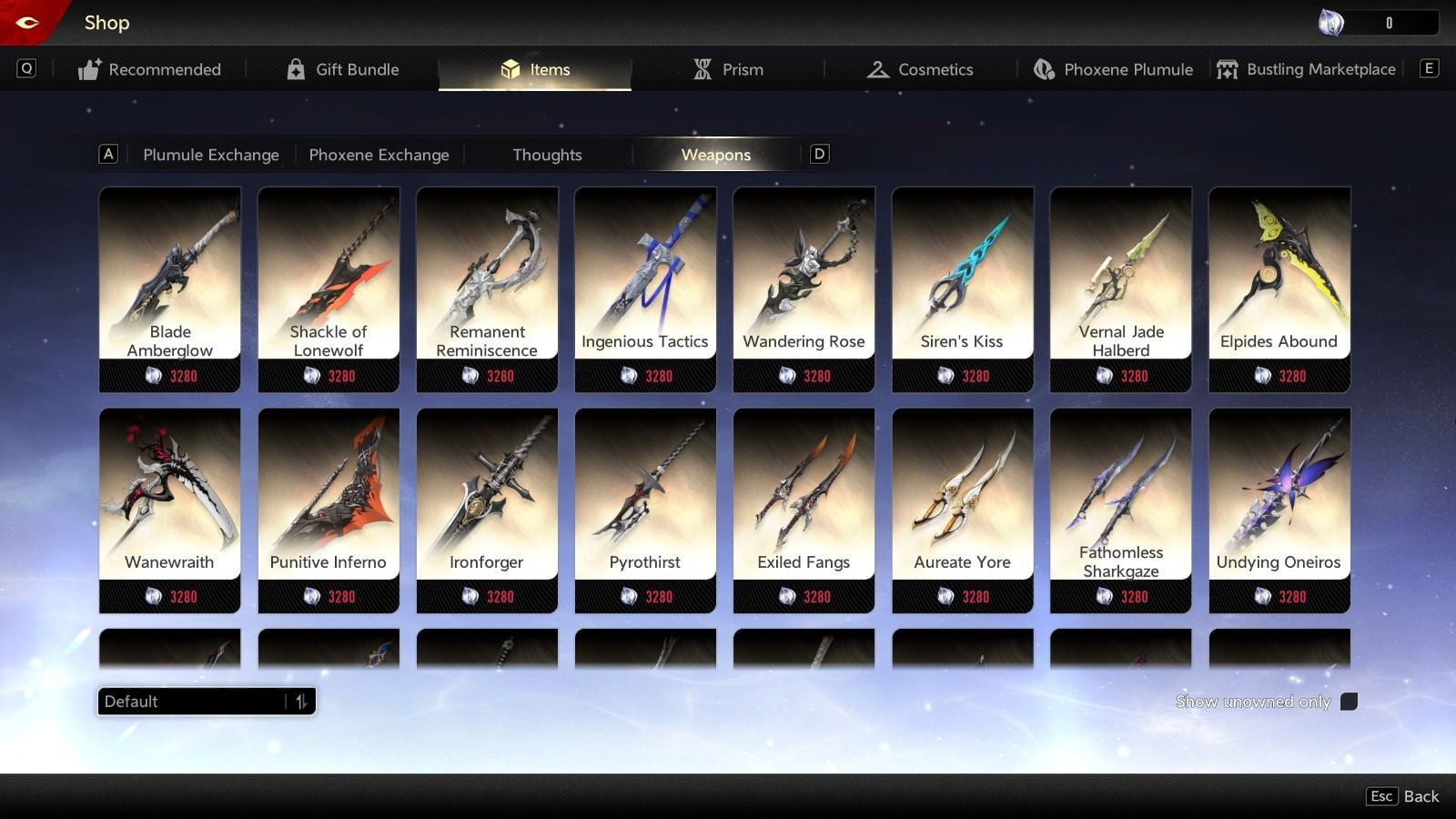
Task: Select the Wanewraith weapon card
Action: [169, 496]
